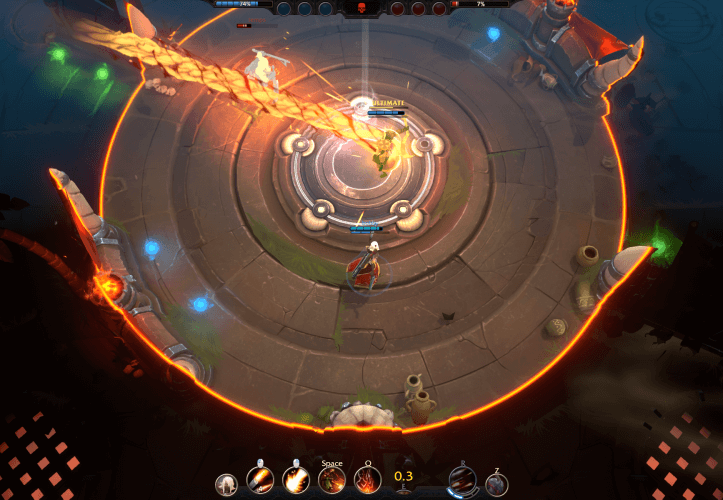Activate the Q flame ability icon
Screen dimensions: 723x500
coord(366,481)
